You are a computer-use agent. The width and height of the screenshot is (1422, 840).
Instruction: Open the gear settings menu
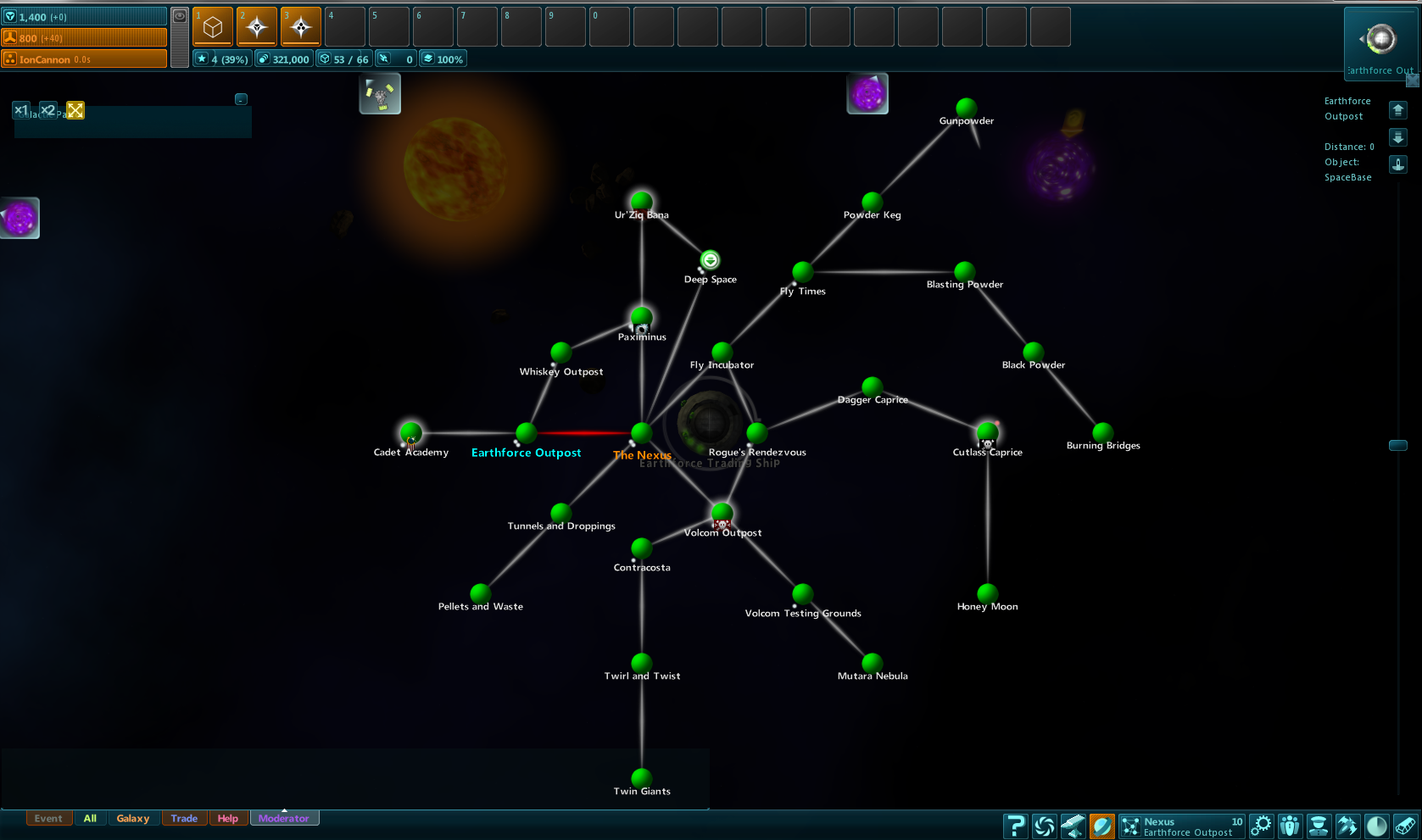[1262, 826]
